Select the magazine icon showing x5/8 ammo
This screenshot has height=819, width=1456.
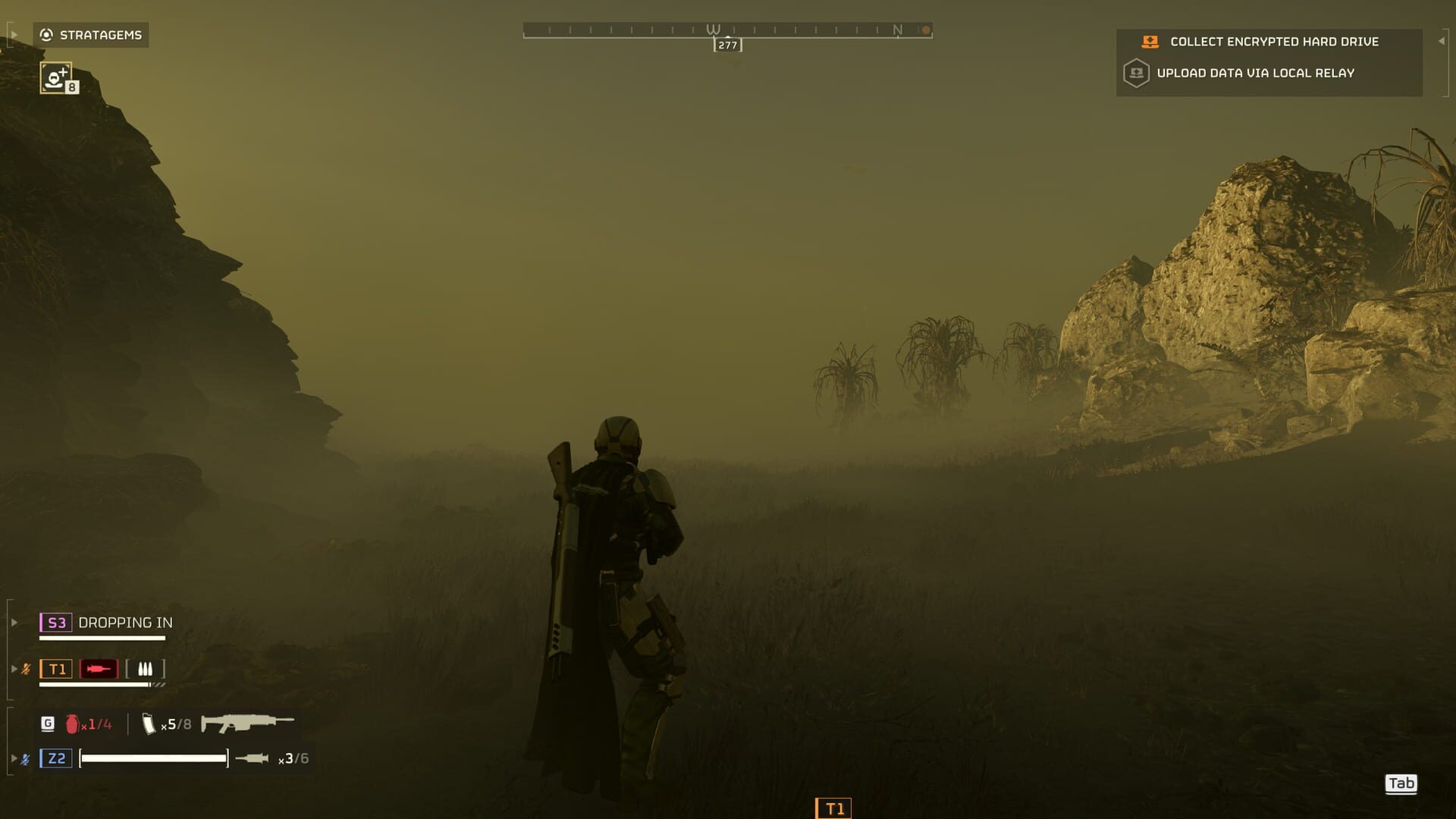(149, 724)
